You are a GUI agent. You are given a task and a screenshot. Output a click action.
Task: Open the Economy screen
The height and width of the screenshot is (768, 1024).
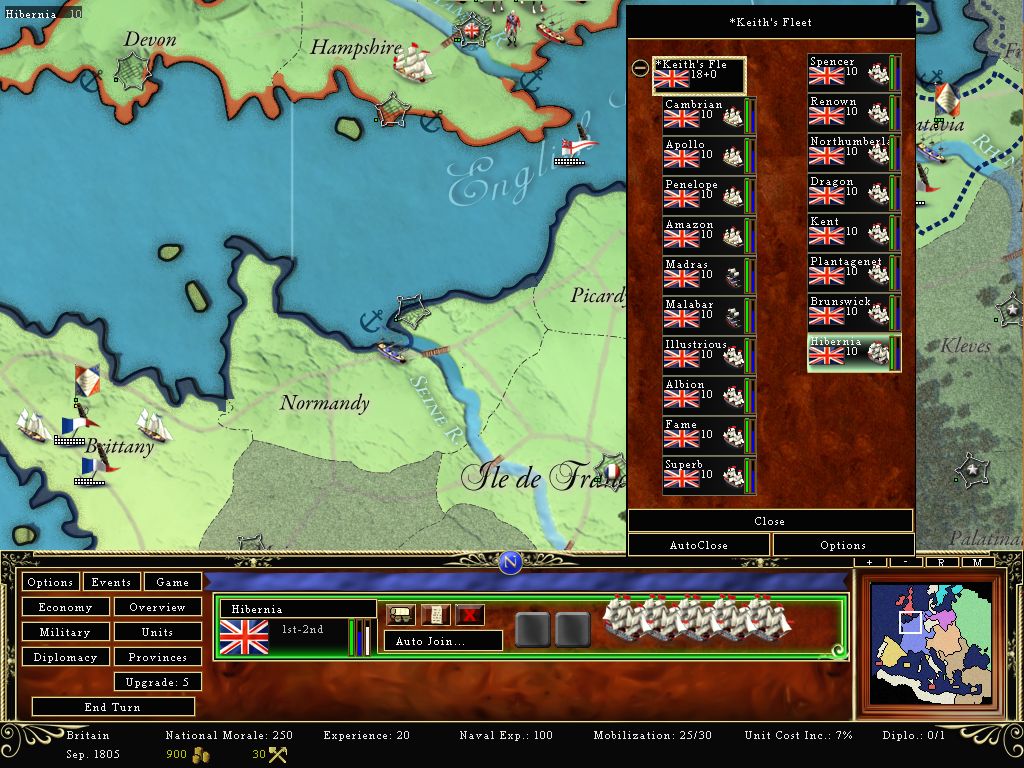pos(65,607)
